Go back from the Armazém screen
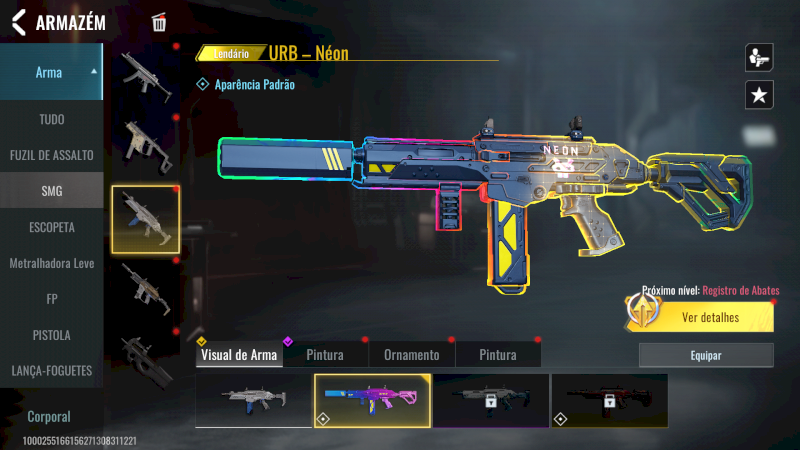800x450 pixels. click(18, 23)
